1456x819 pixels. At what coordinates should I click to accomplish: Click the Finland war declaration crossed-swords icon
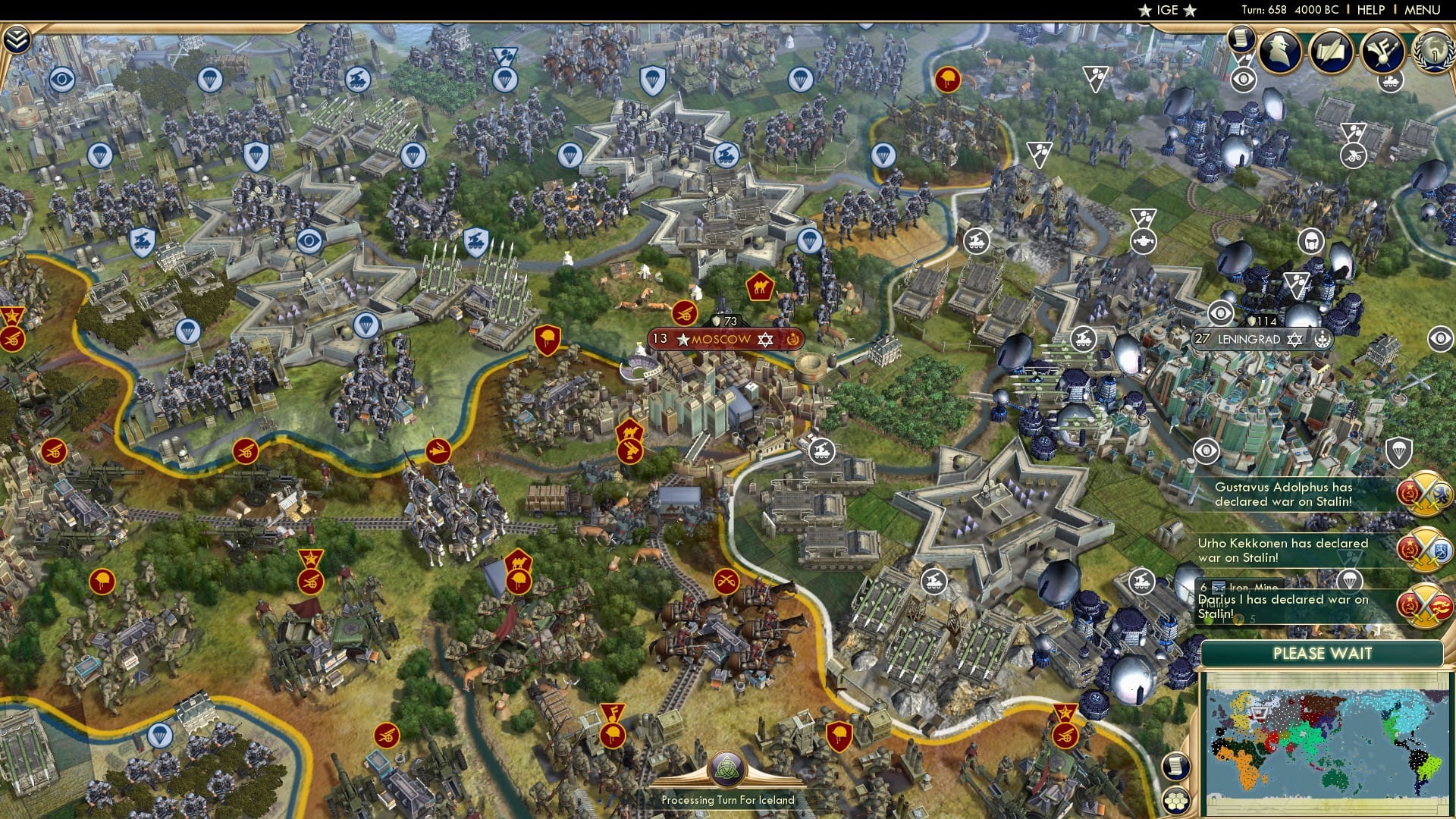1426,548
